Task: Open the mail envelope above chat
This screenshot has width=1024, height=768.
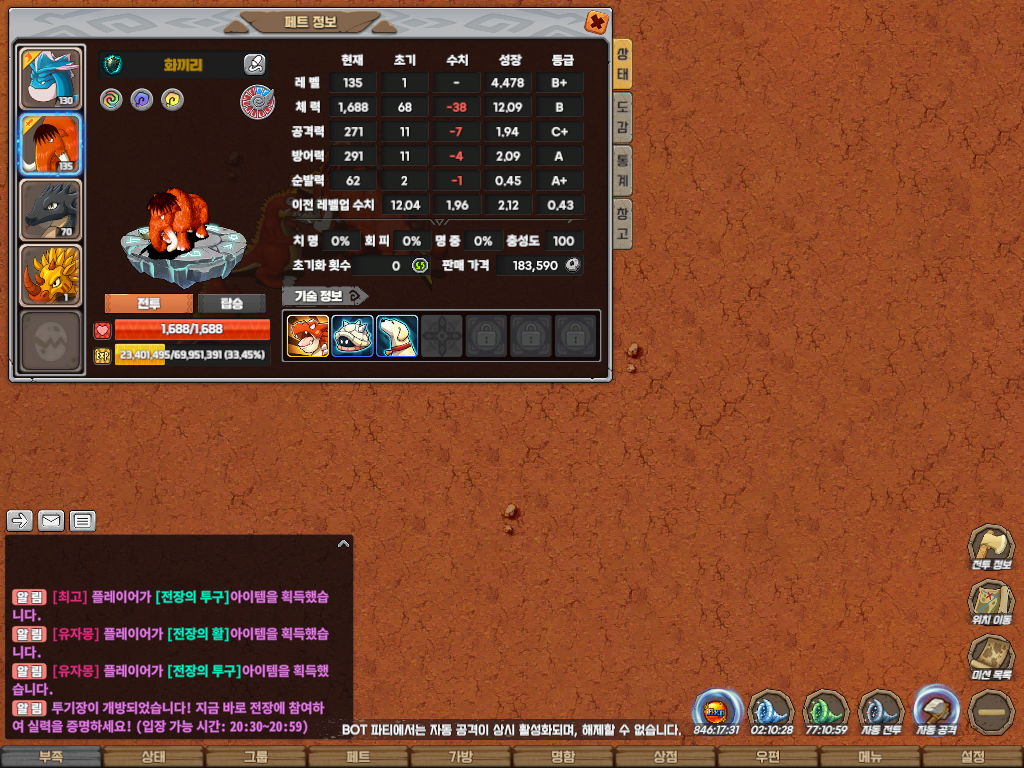Action: (50, 520)
